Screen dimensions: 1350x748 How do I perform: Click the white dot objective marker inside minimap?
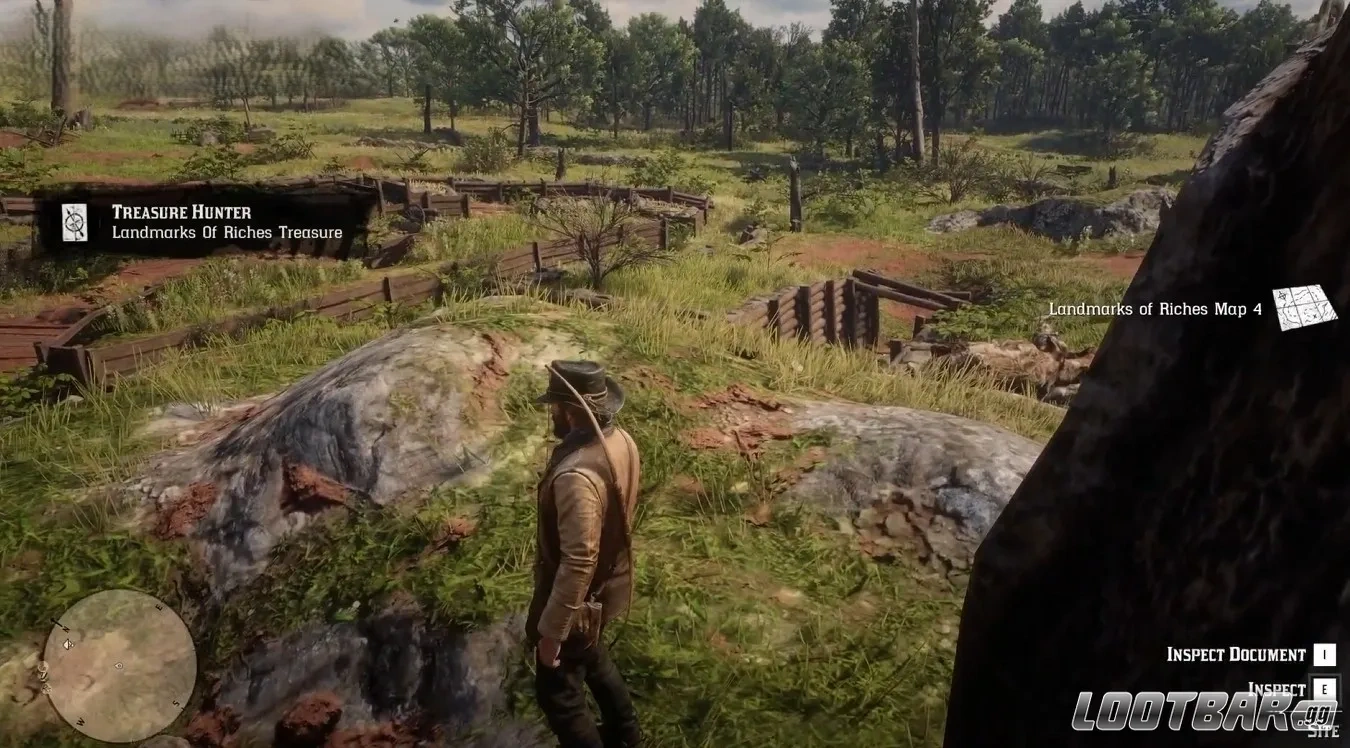(x=118, y=665)
